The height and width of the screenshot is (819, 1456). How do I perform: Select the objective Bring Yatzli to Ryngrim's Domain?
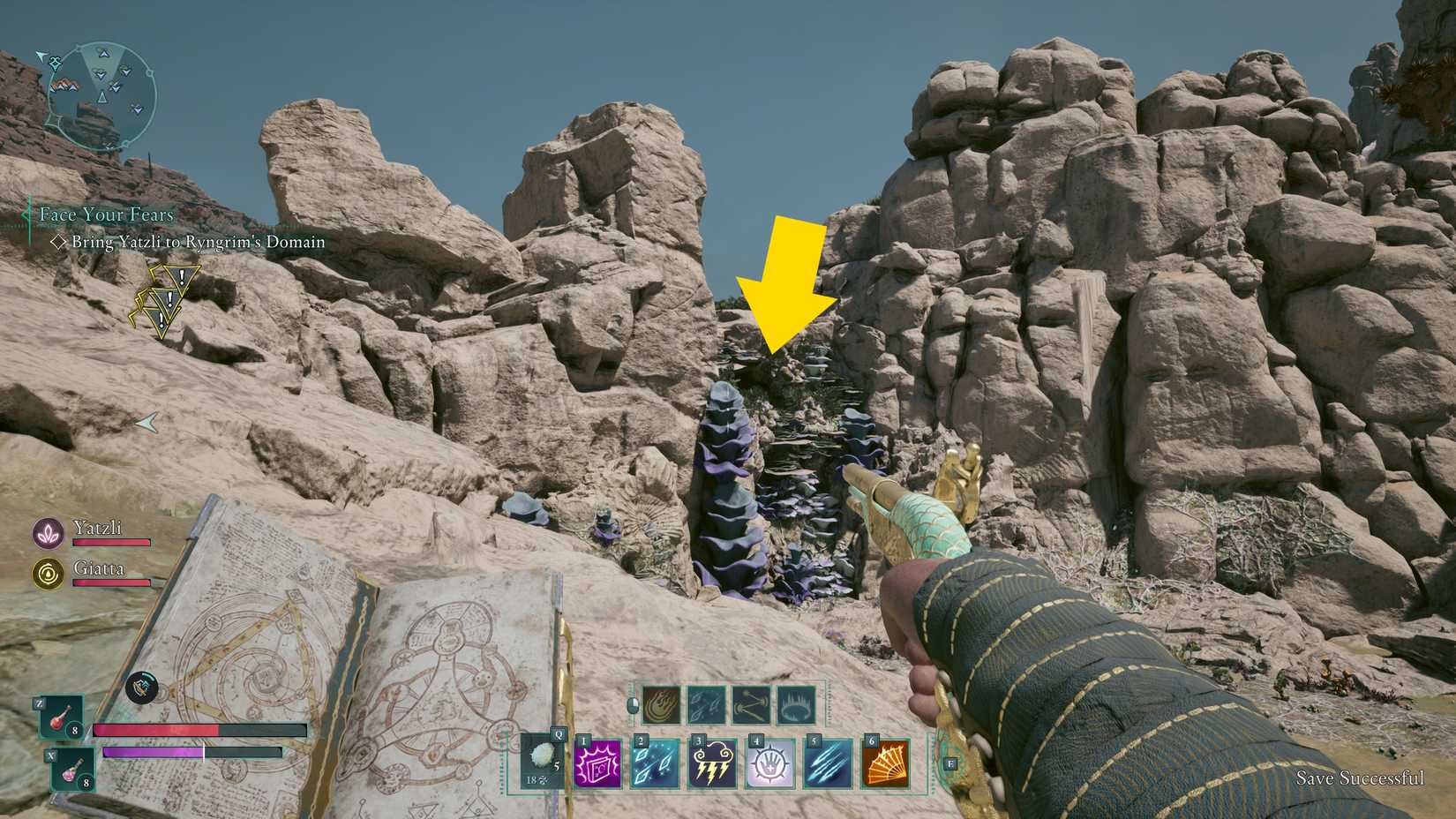(199, 242)
